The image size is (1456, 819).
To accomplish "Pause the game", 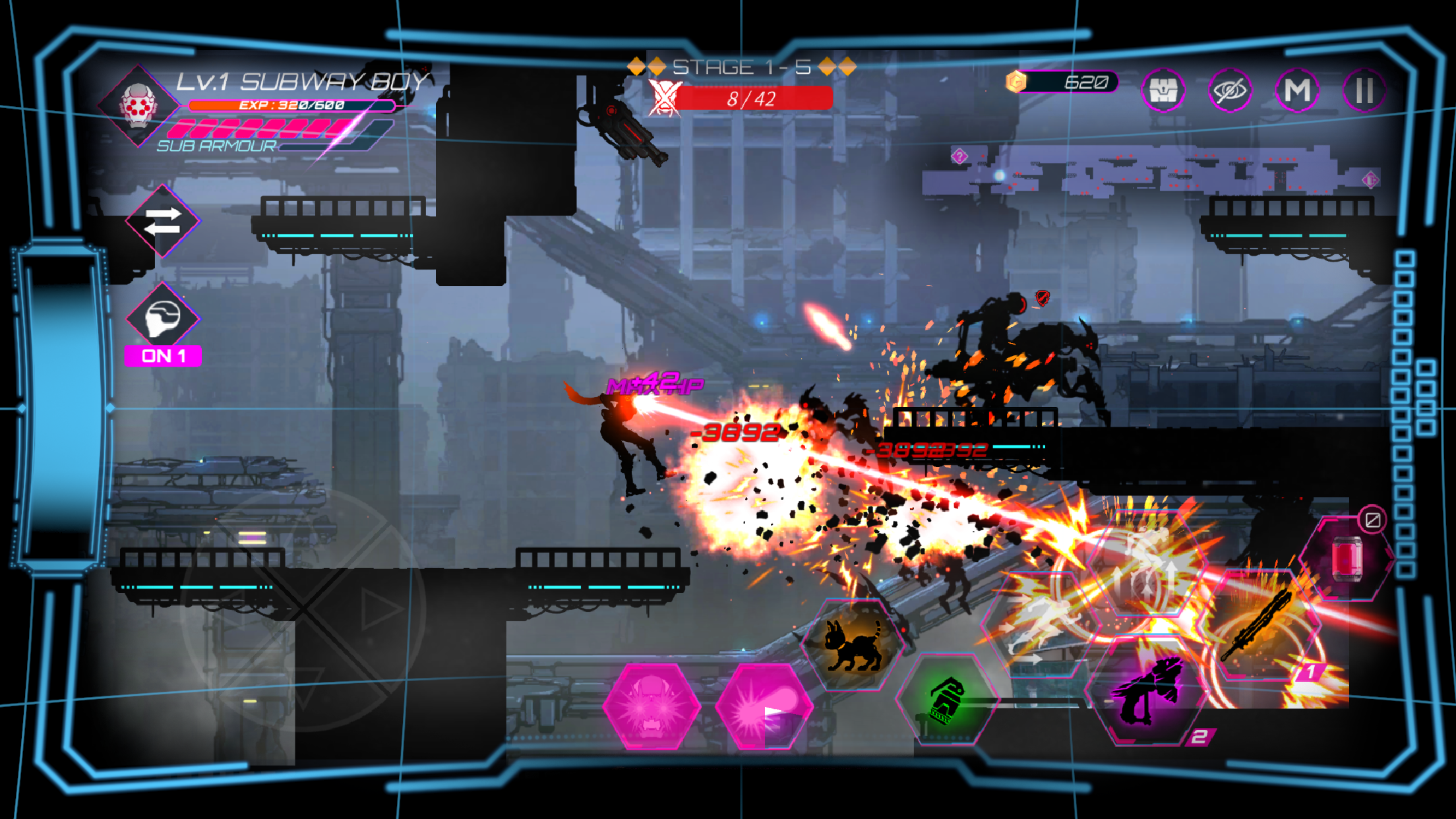I will point(1364,90).
